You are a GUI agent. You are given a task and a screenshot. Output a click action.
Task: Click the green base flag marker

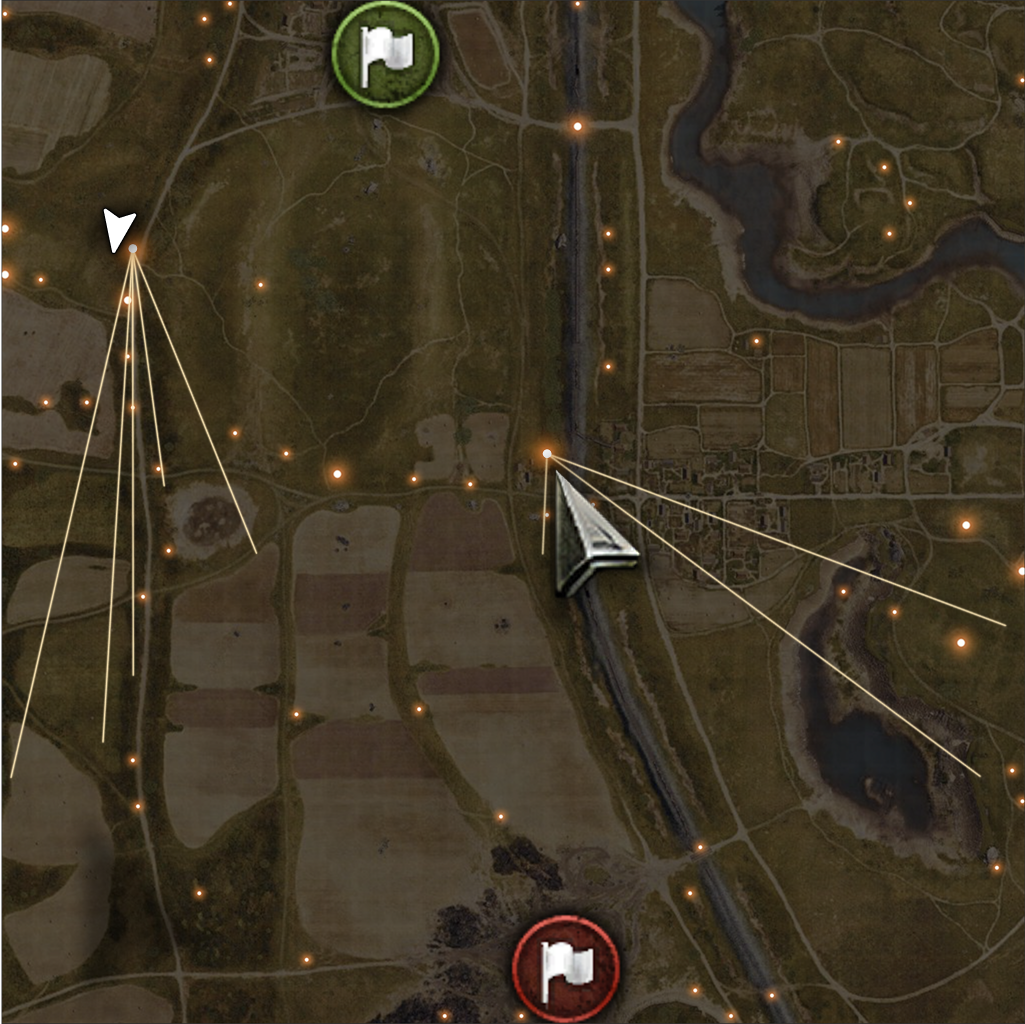pos(385,54)
